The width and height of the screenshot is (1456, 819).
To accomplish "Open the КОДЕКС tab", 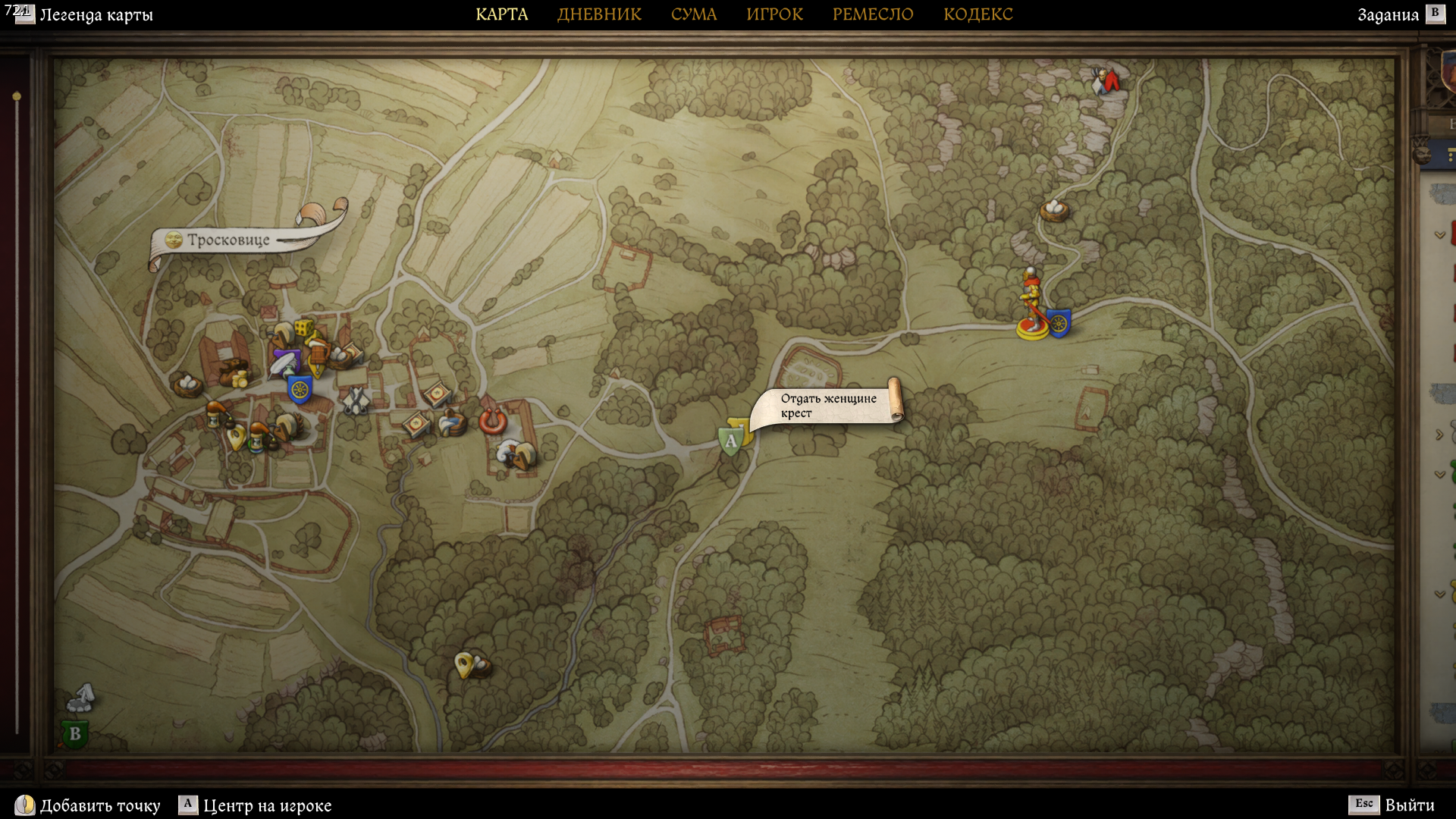I will coord(977,14).
